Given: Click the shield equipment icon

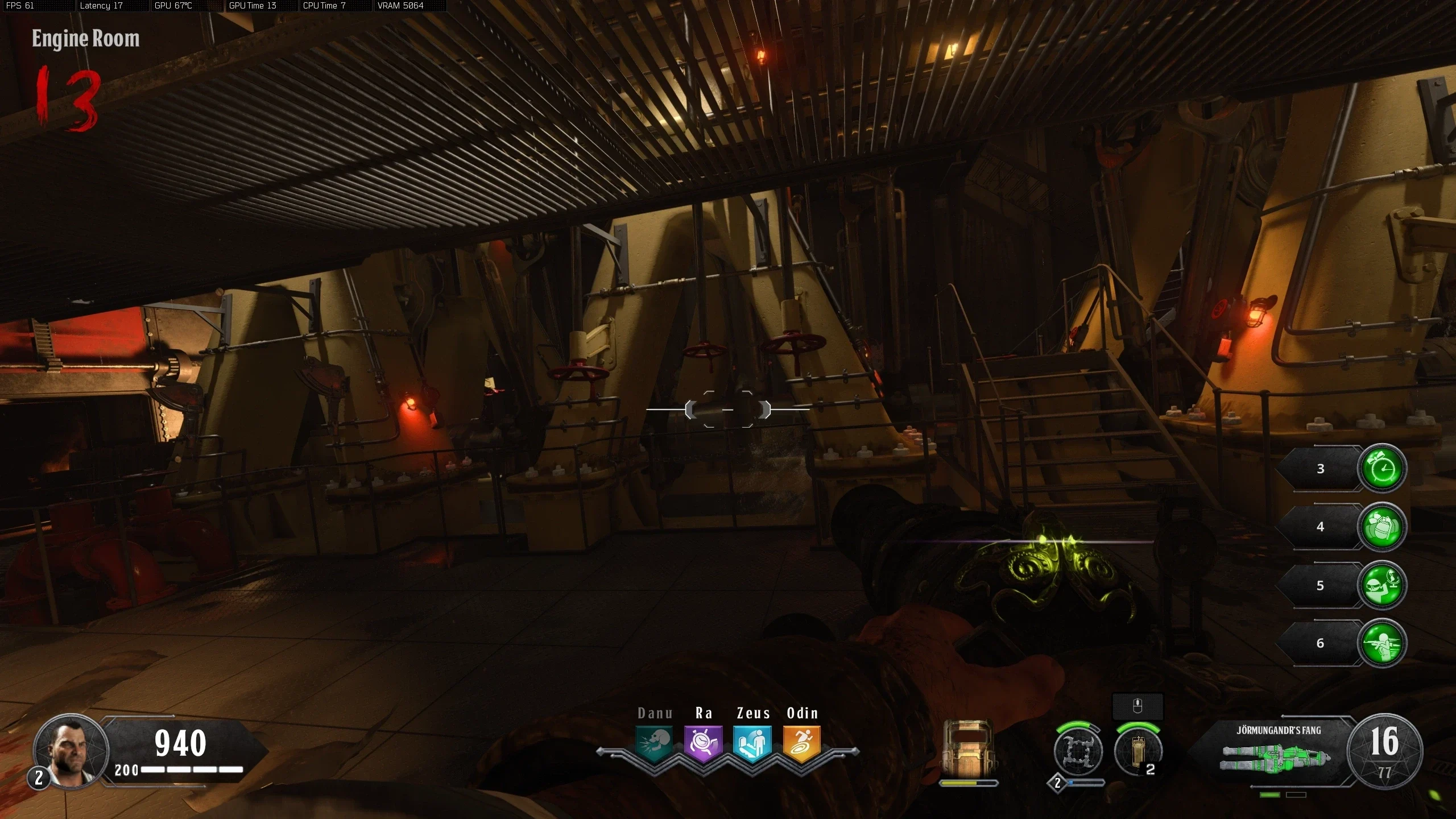Looking at the screenshot, I should (x=967, y=748).
